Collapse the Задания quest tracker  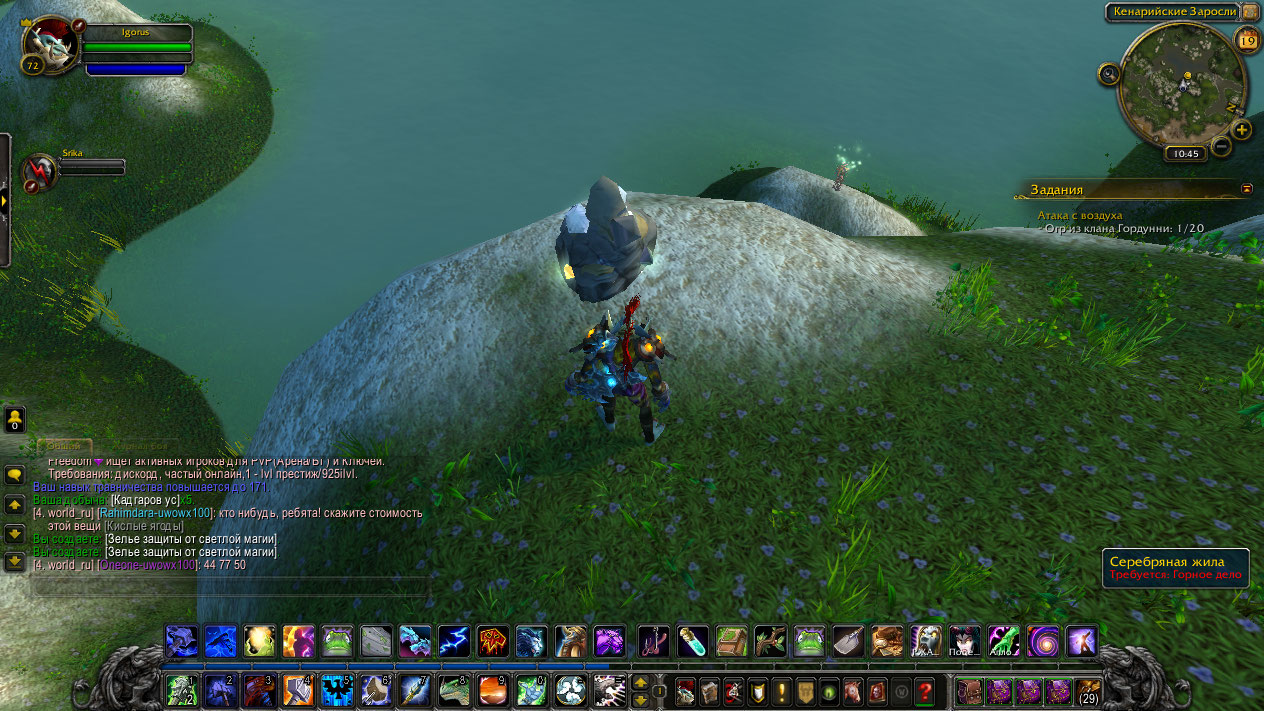1246,188
